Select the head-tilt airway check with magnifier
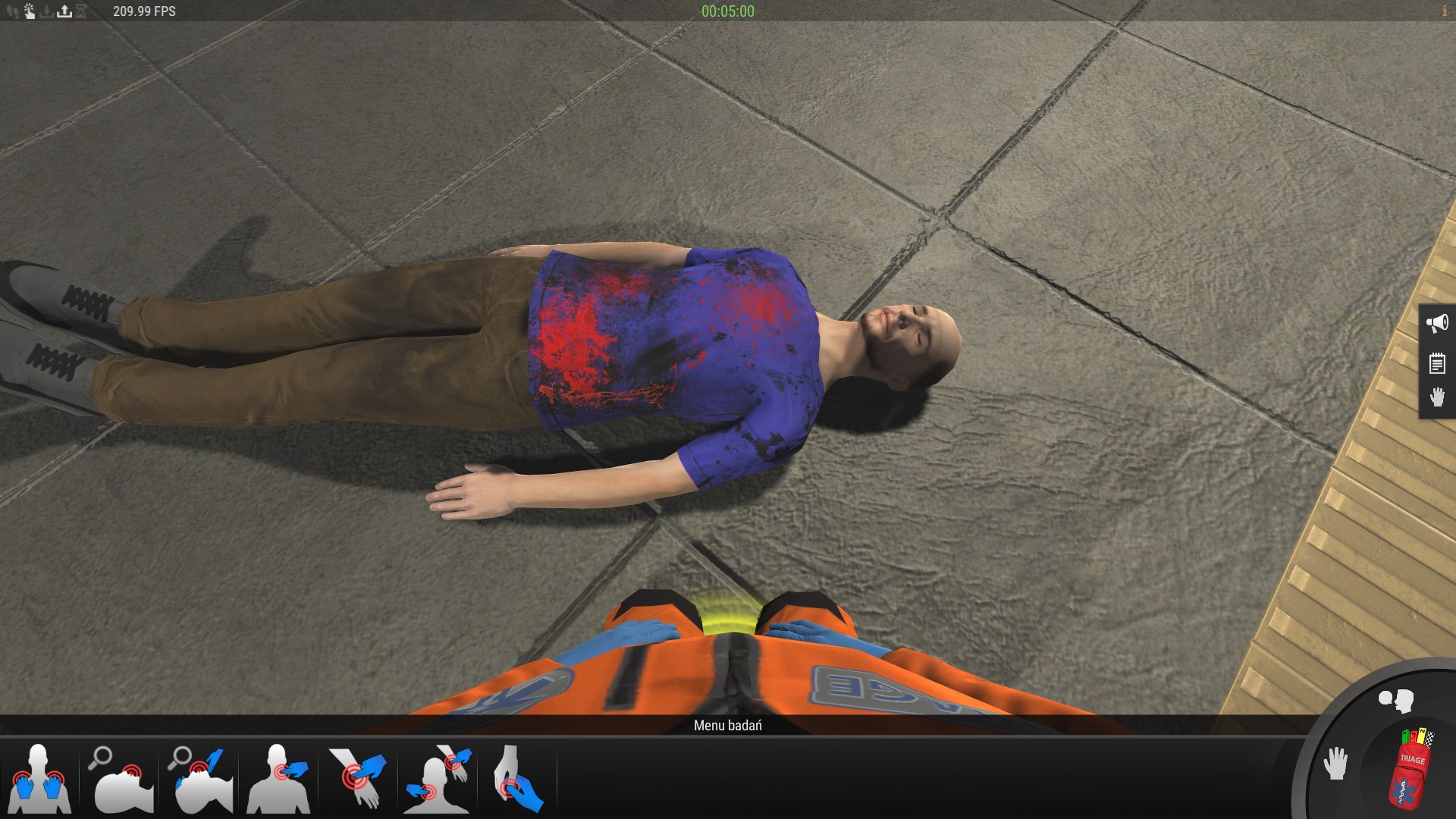Viewport: 1456px width, 819px height. [x=201, y=779]
